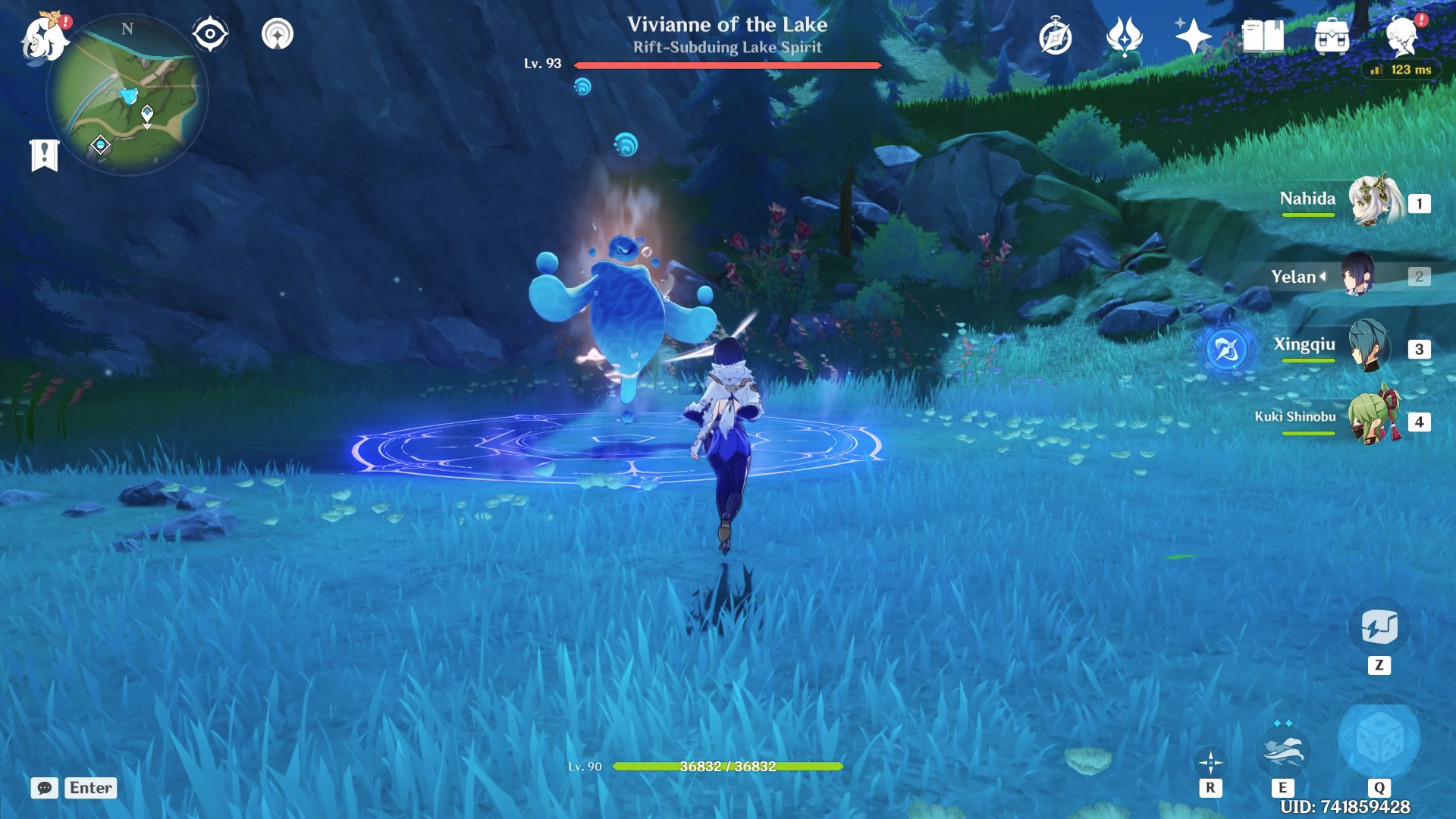Switch to Nahida in the party
1456x819 pixels.
[1373, 202]
